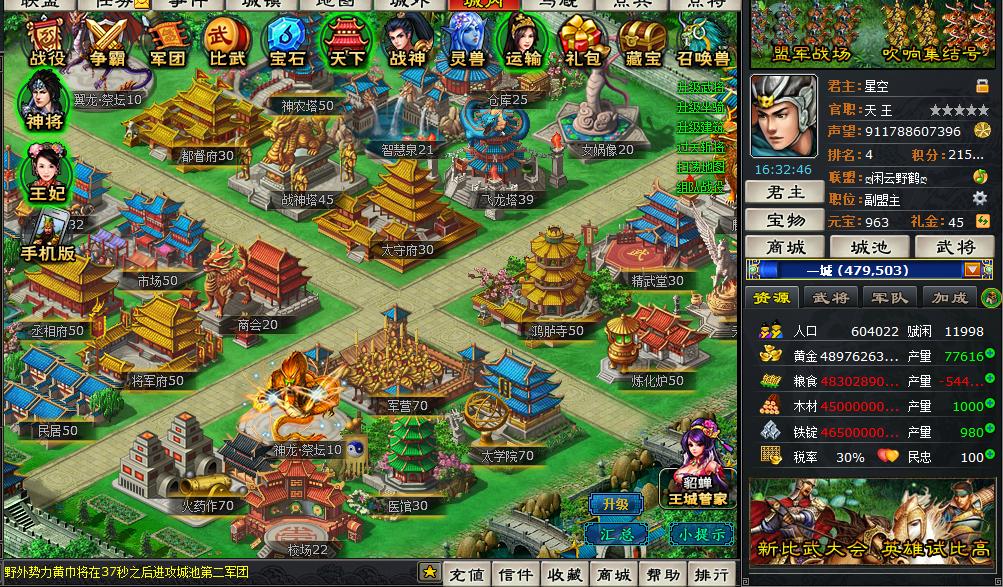Open the 信件 mail button

515,574
